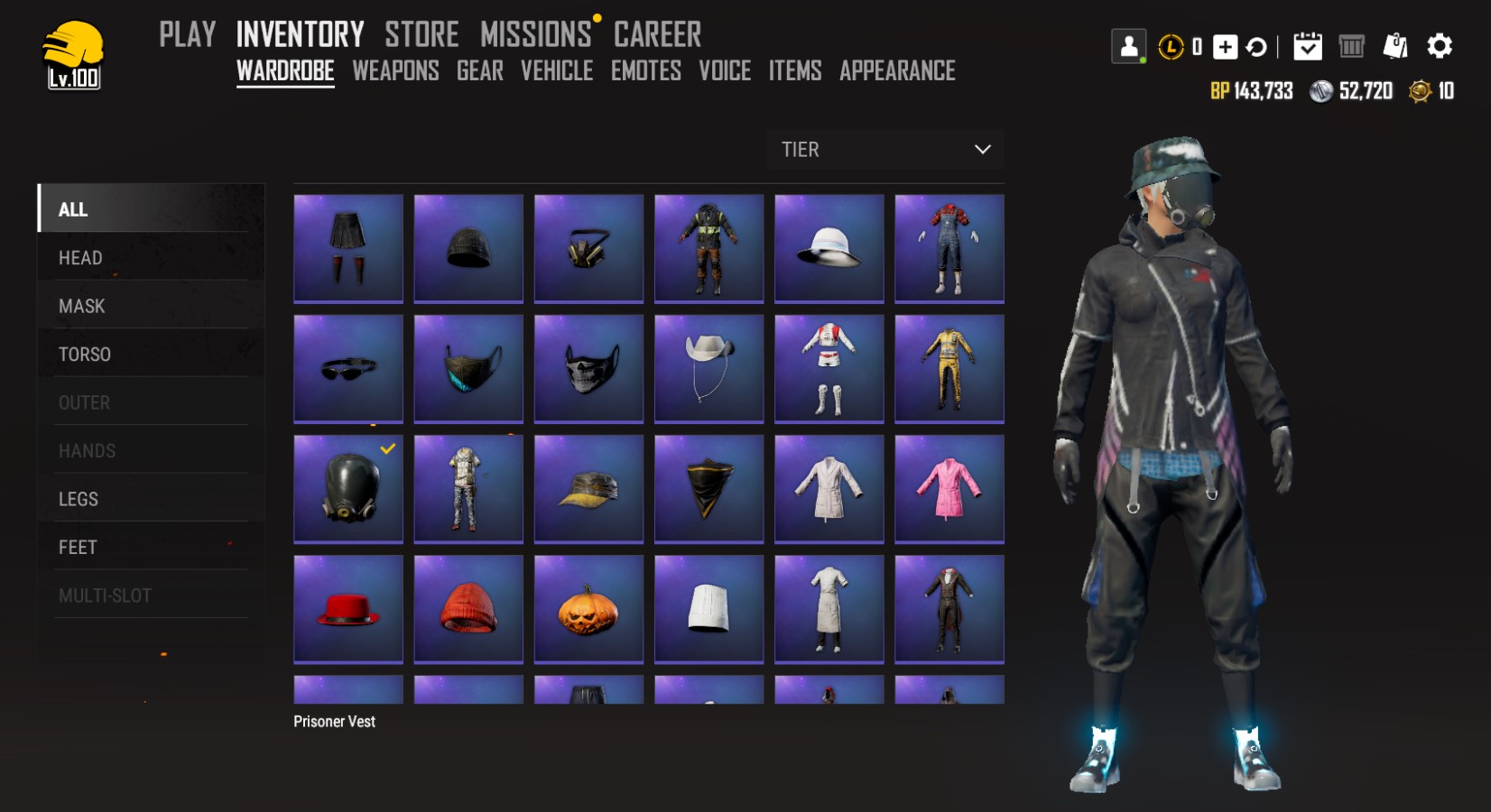Filter wardrobe by Mask category
This screenshot has width=1491, height=812.
coord(81,307)
